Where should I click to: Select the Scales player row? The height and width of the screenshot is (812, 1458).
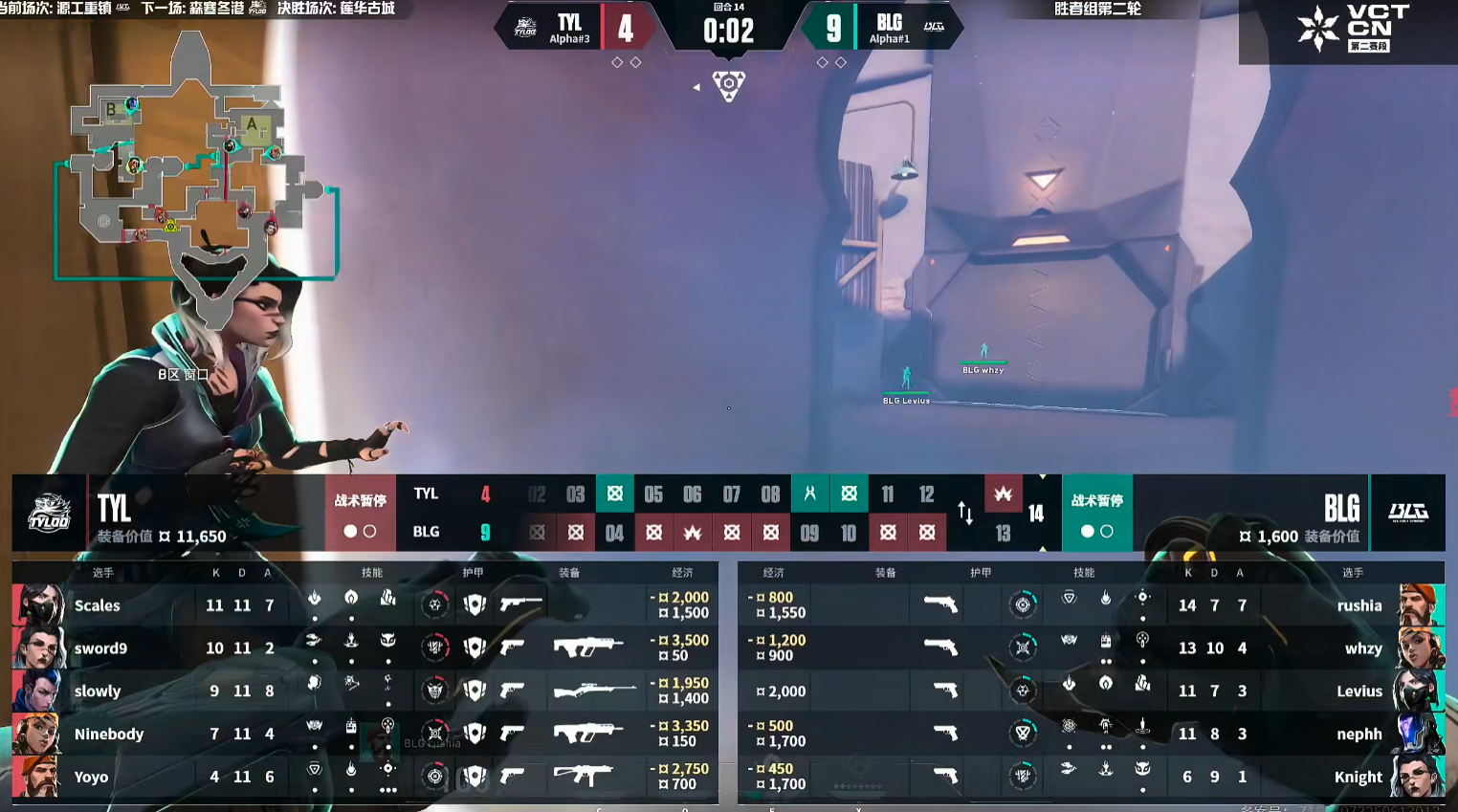click(364, 604)
